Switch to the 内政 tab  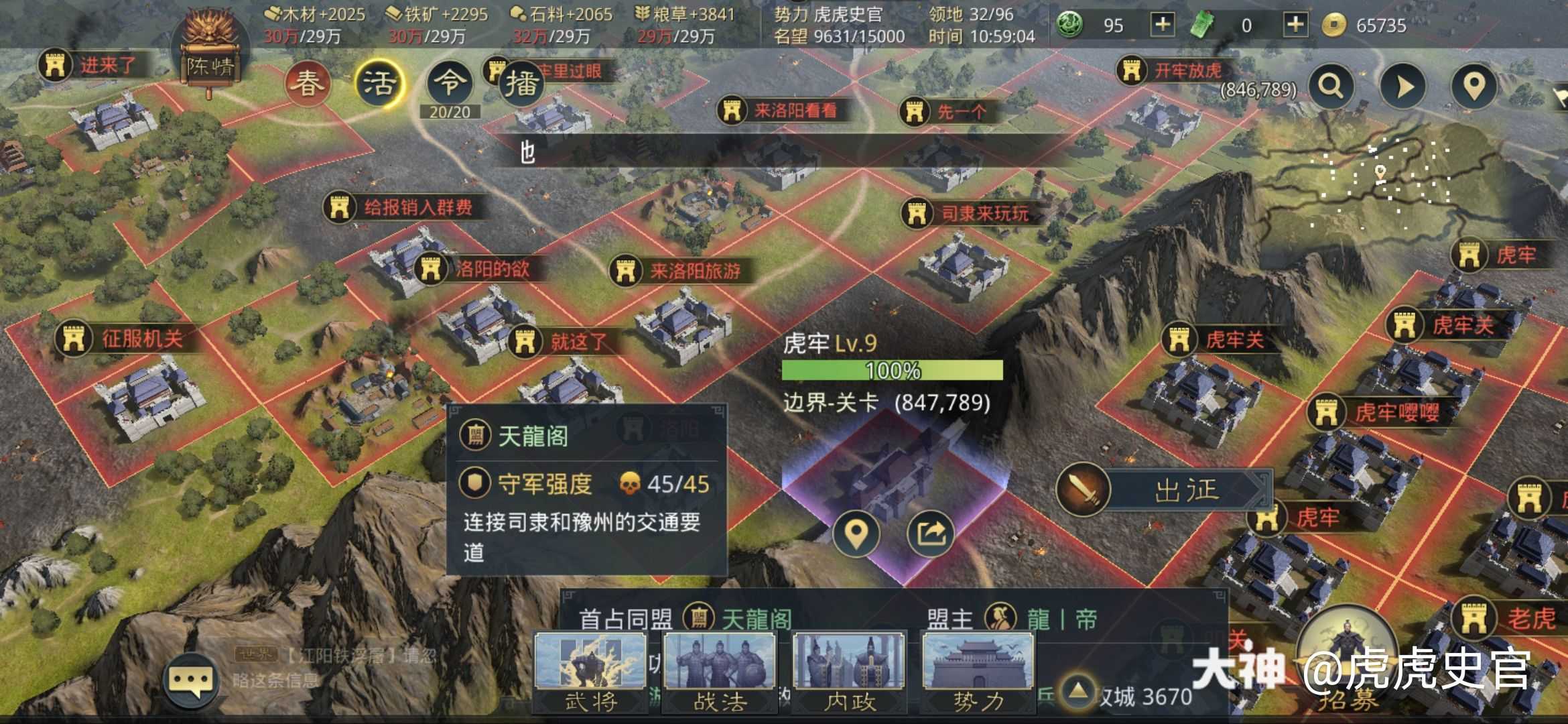pyautogui.click(x=848, y=670)
